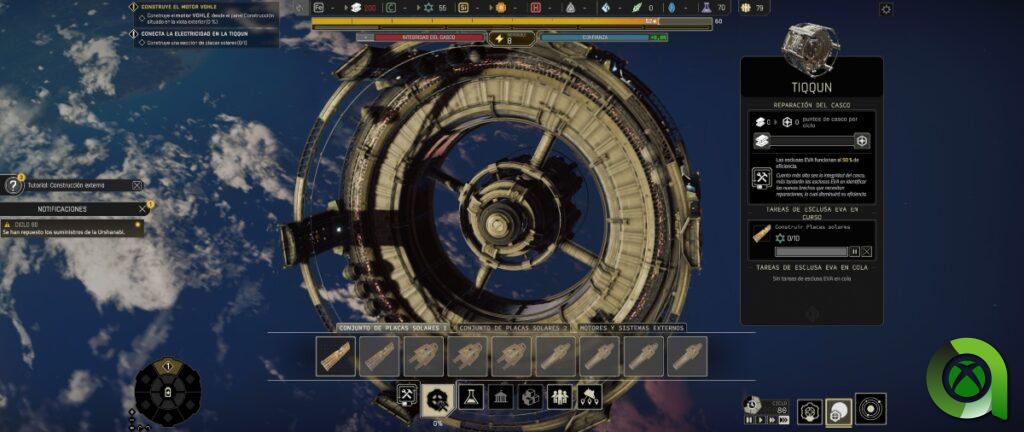
Task: Close the Tutorial: Construcción externa entry
Action: point(137,185)
